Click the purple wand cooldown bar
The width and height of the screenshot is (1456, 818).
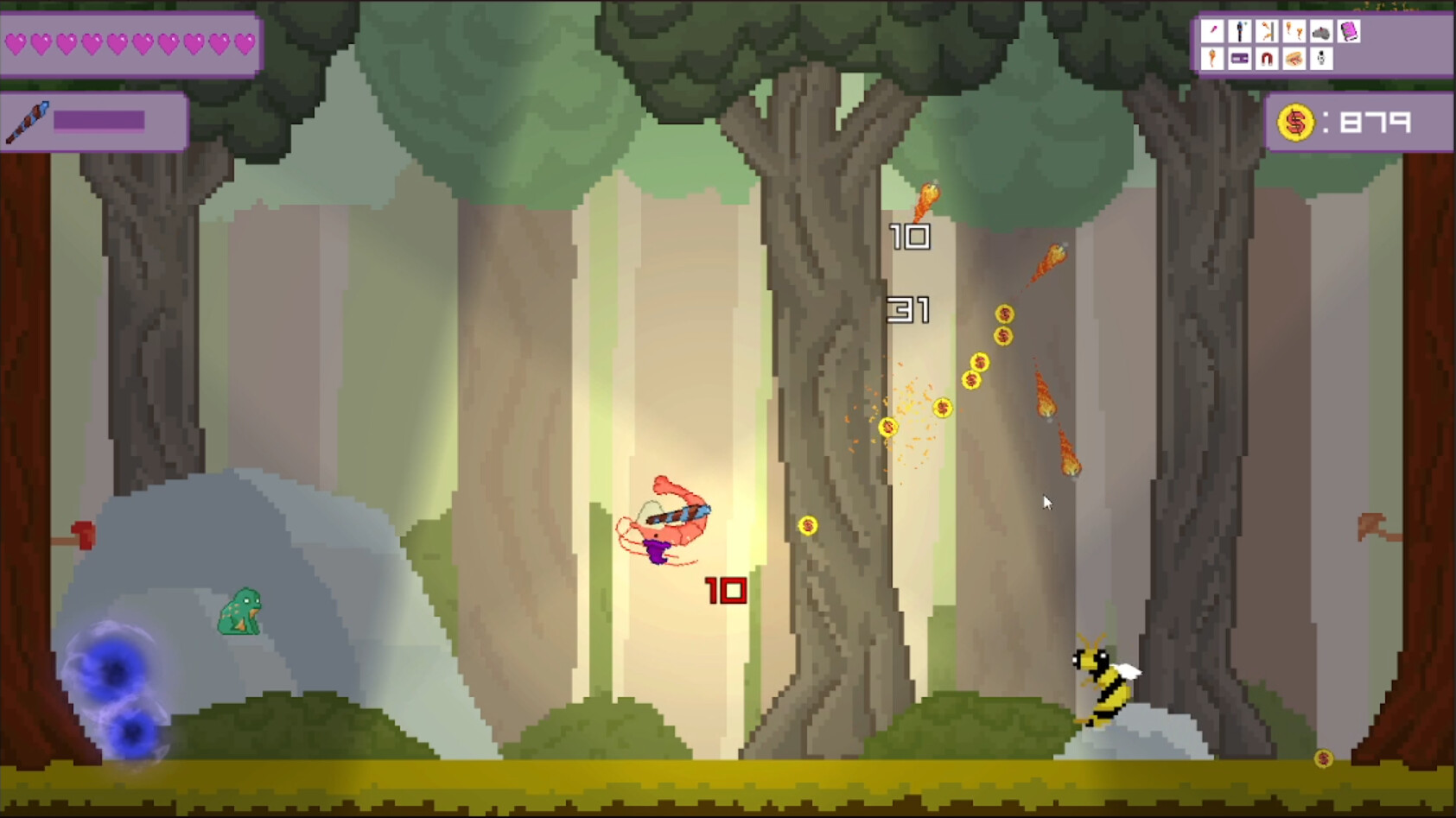click(98, 120)
